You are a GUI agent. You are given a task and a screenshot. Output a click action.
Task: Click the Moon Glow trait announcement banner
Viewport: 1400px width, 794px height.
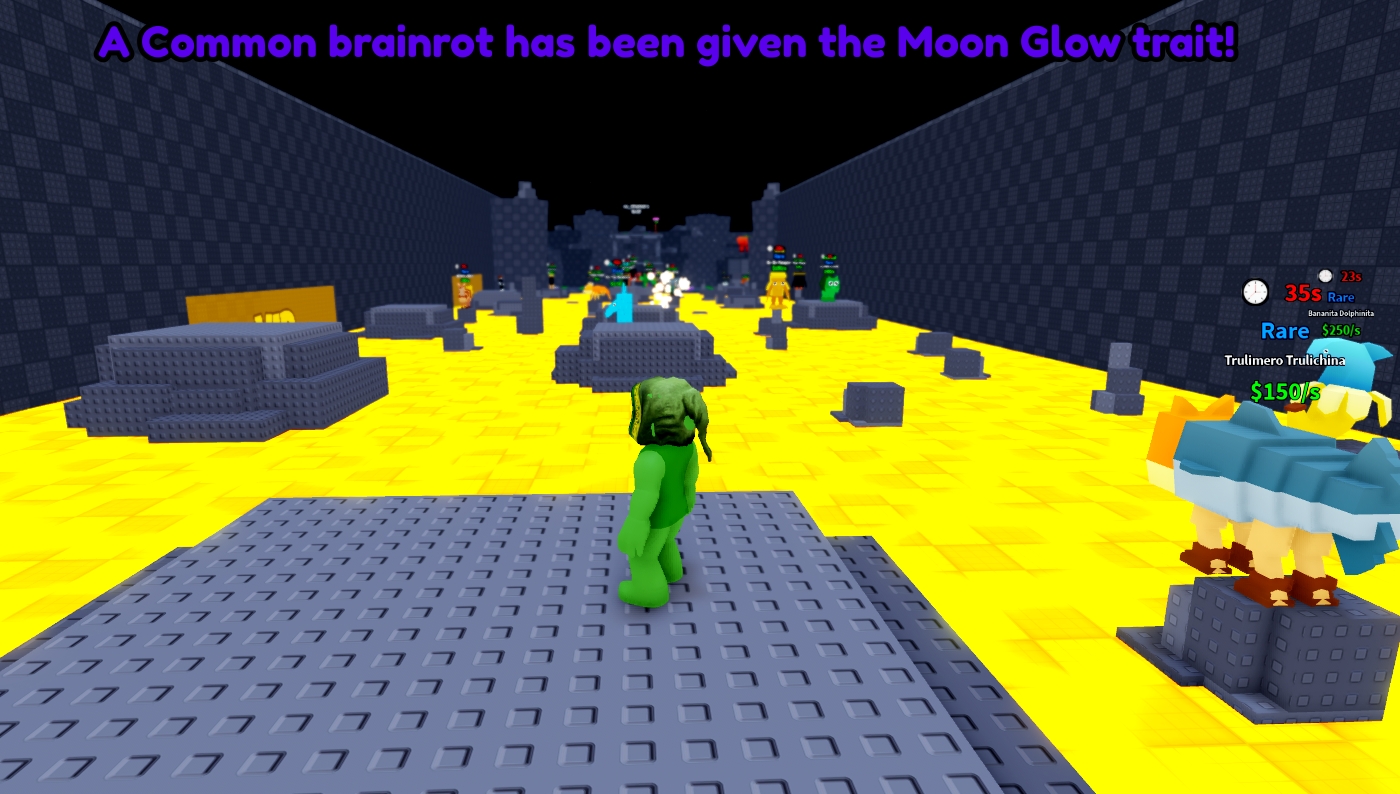pos(665,44)
